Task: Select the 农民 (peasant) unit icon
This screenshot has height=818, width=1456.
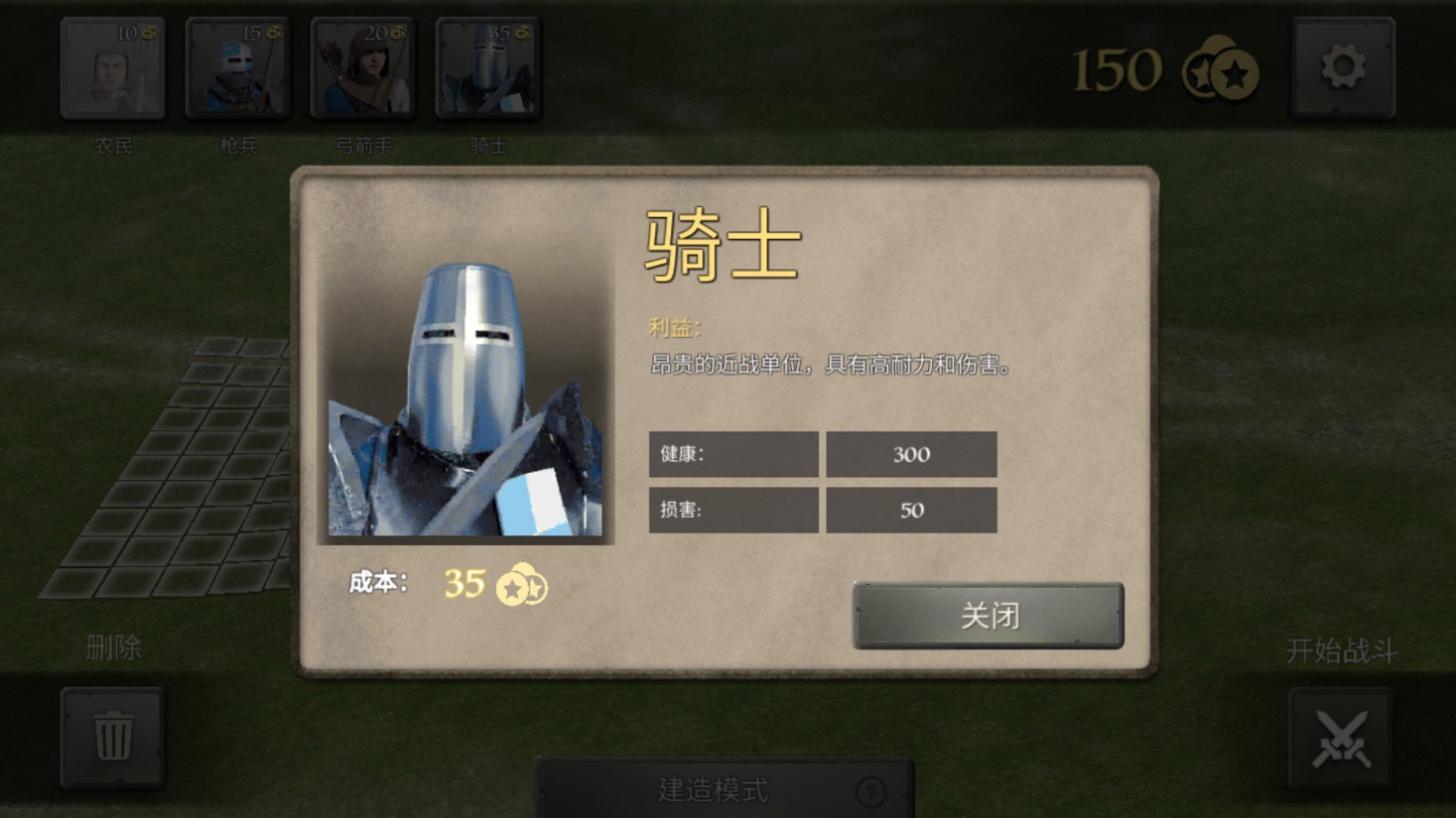Action: pyautogui.click(x=112, y=68)
